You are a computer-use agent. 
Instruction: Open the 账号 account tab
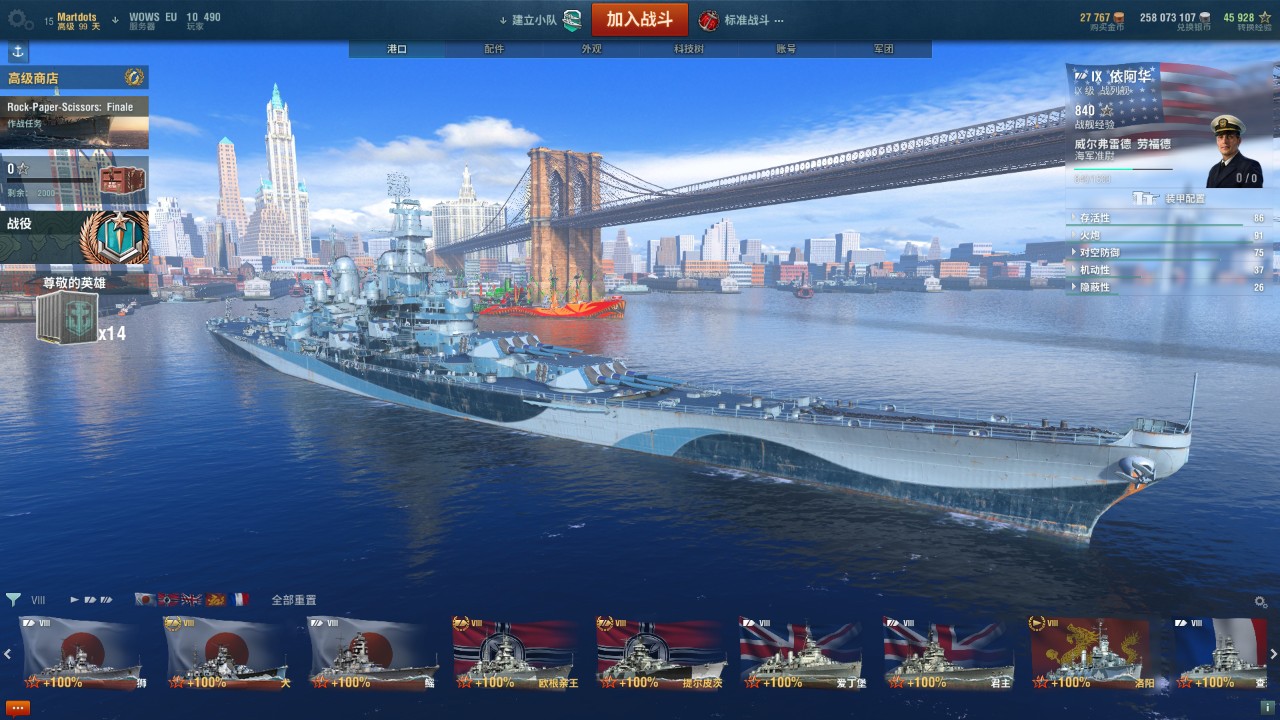(786, 49)
